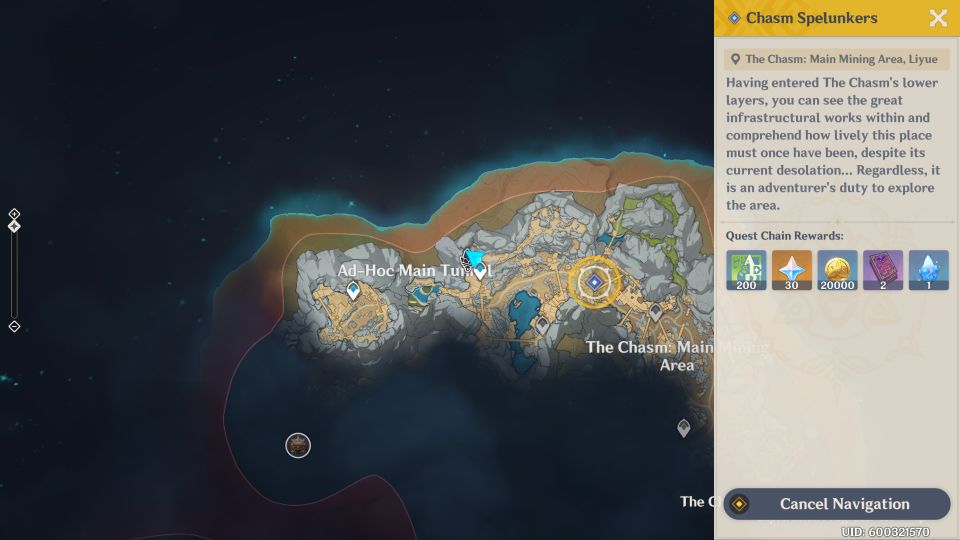Close the Chasm Spelunkers quest panel
This screenshot has height=540, width=960.
coord(938,18)
